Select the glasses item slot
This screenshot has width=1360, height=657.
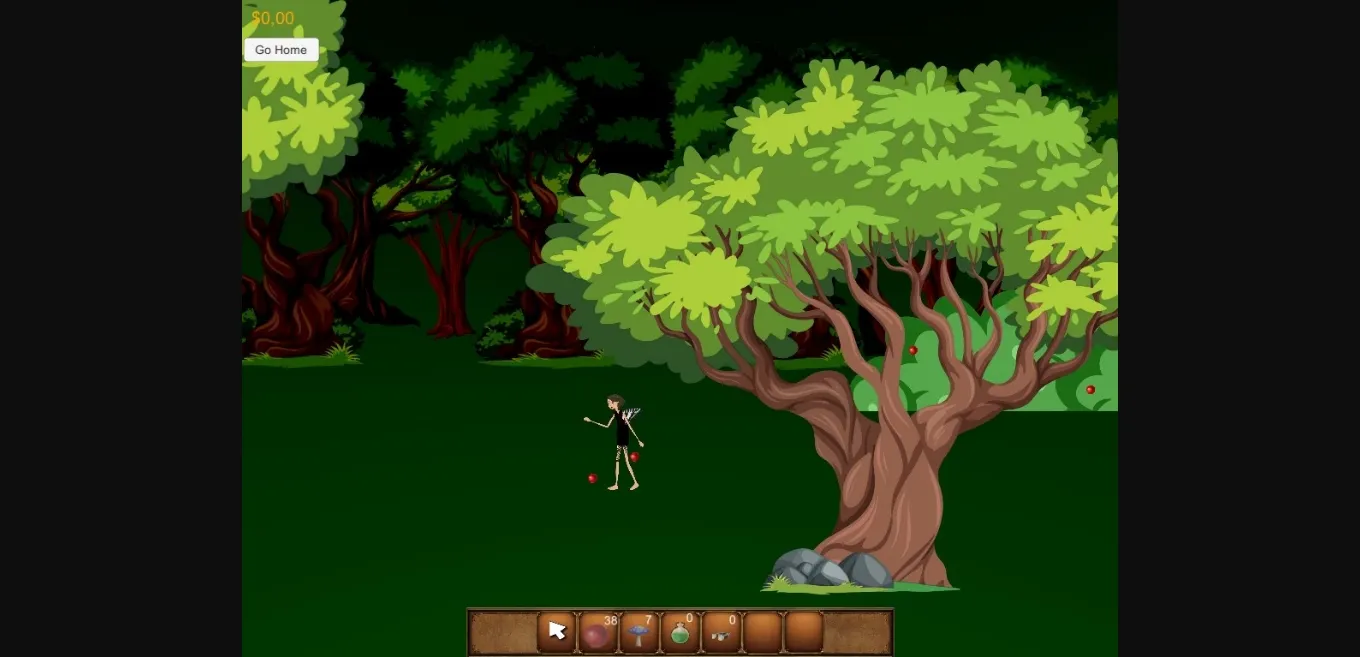721,633
